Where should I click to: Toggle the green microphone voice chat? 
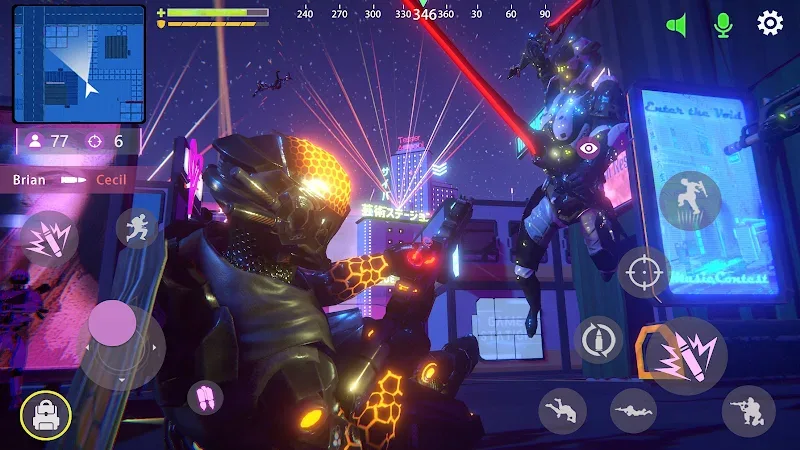[723, 24]
